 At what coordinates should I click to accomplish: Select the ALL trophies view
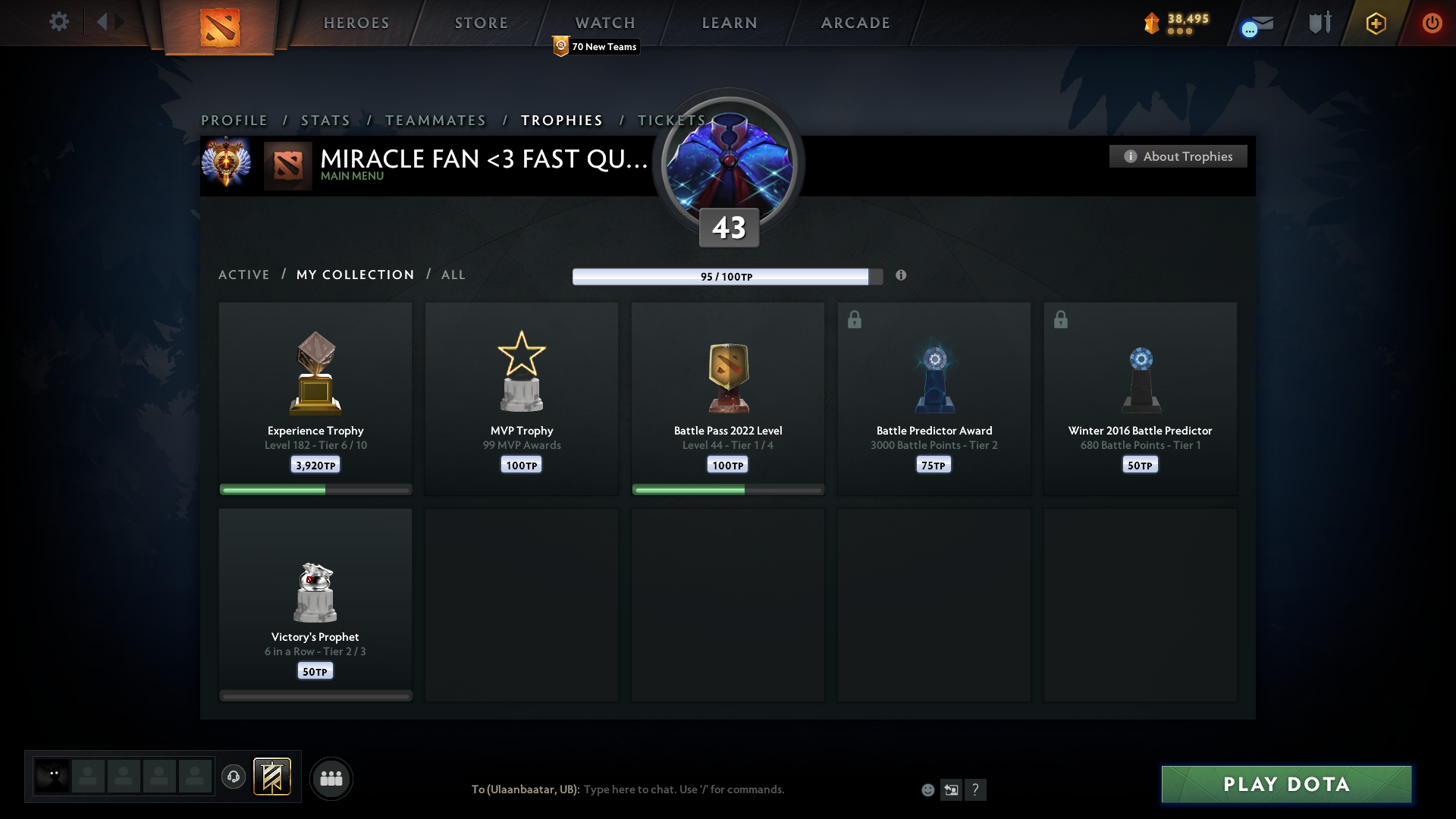(453, 275)
